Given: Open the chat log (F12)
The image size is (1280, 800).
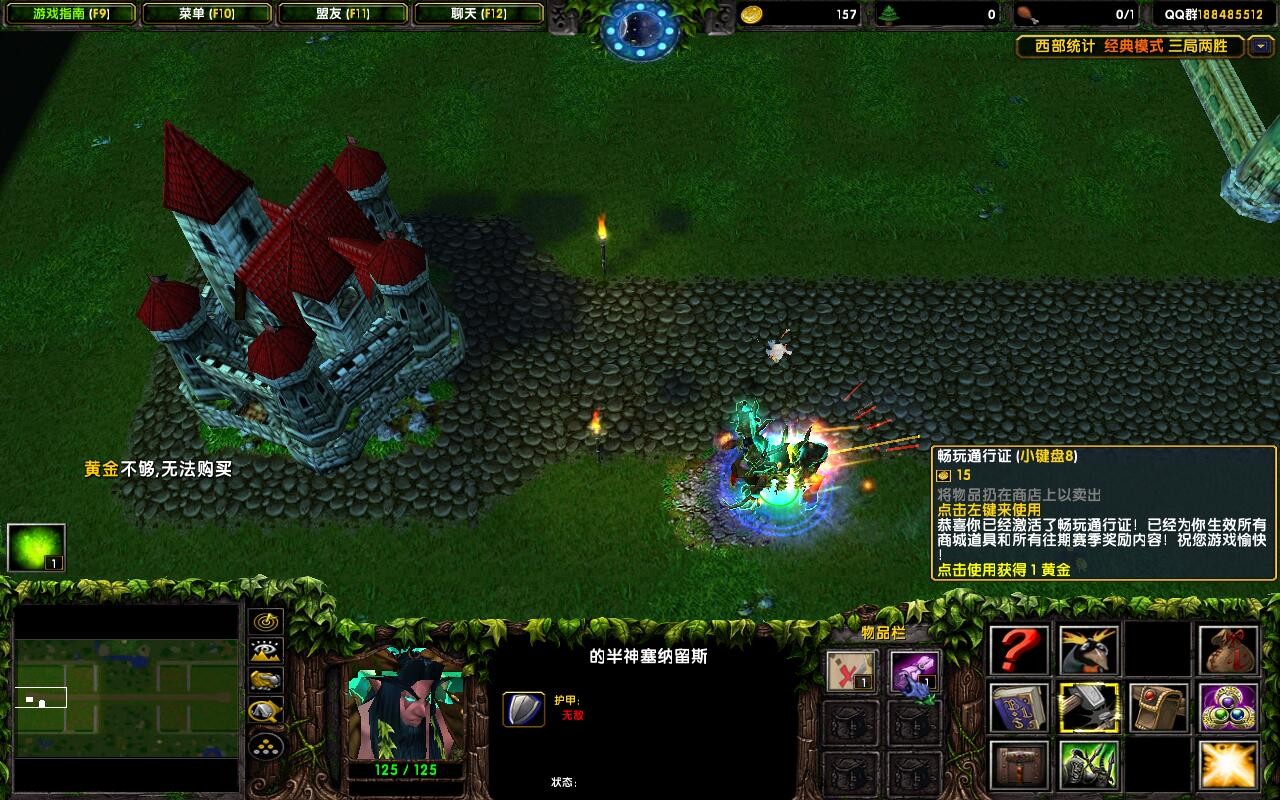Looking at the screenshot, I should point(478,14).
